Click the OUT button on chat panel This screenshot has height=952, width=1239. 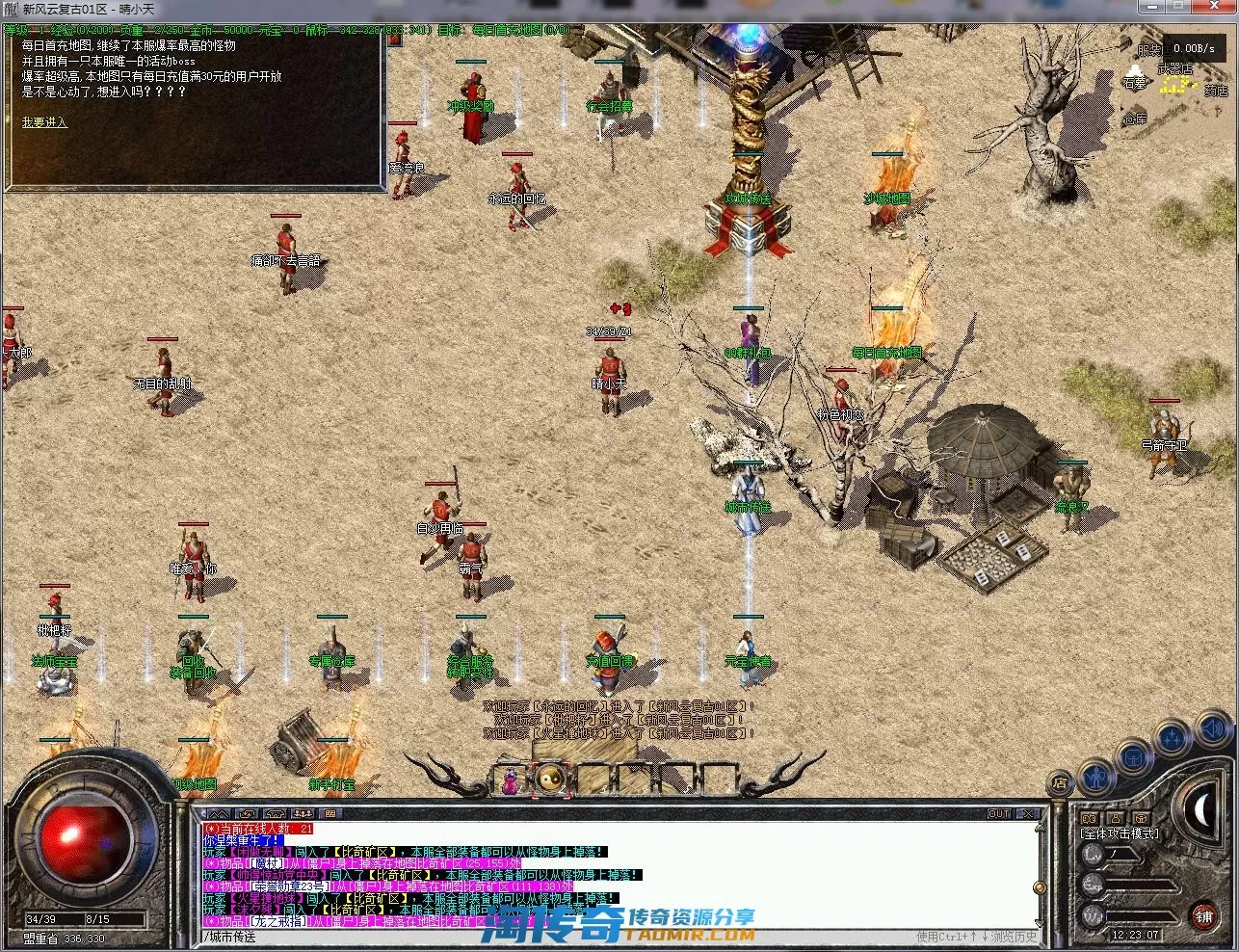999,814
